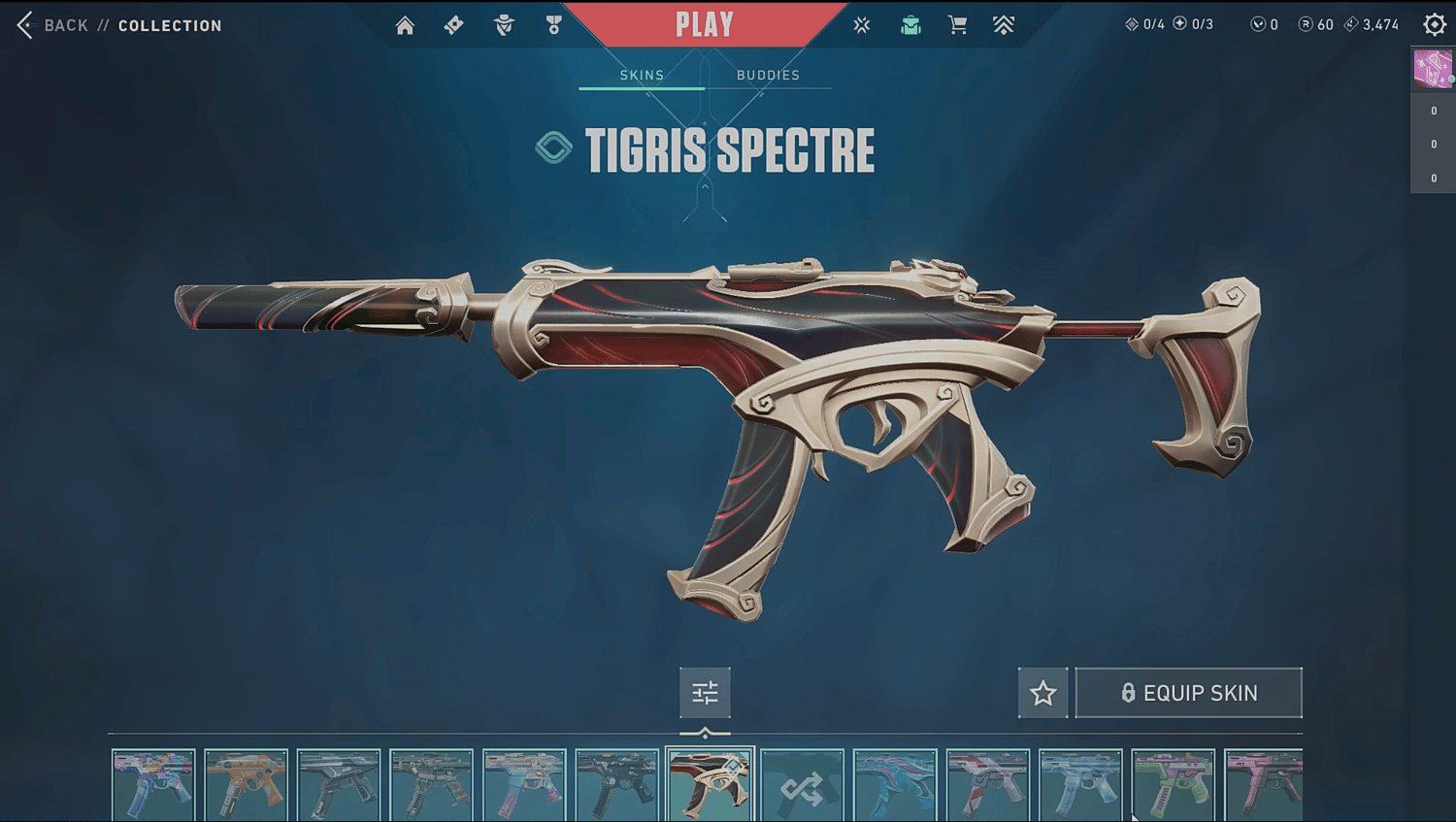
Task: Click the pink player card avatar
Action: point(1433,69)
